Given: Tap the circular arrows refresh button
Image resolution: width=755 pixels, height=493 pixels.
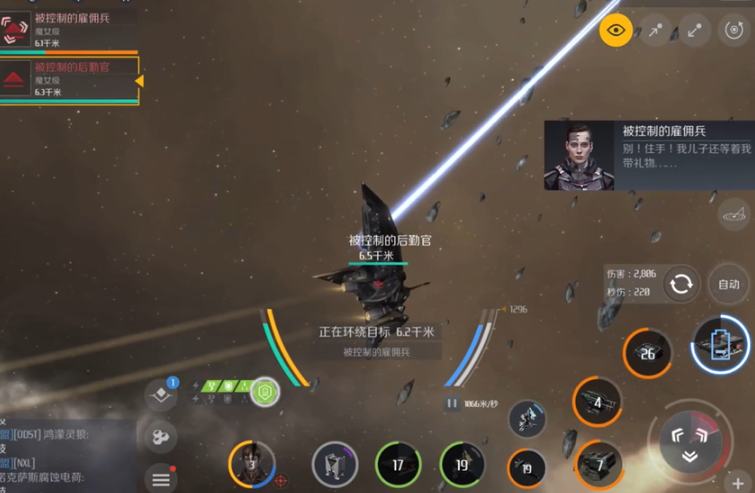Looking at the screenshot, I should pos(681,284).
